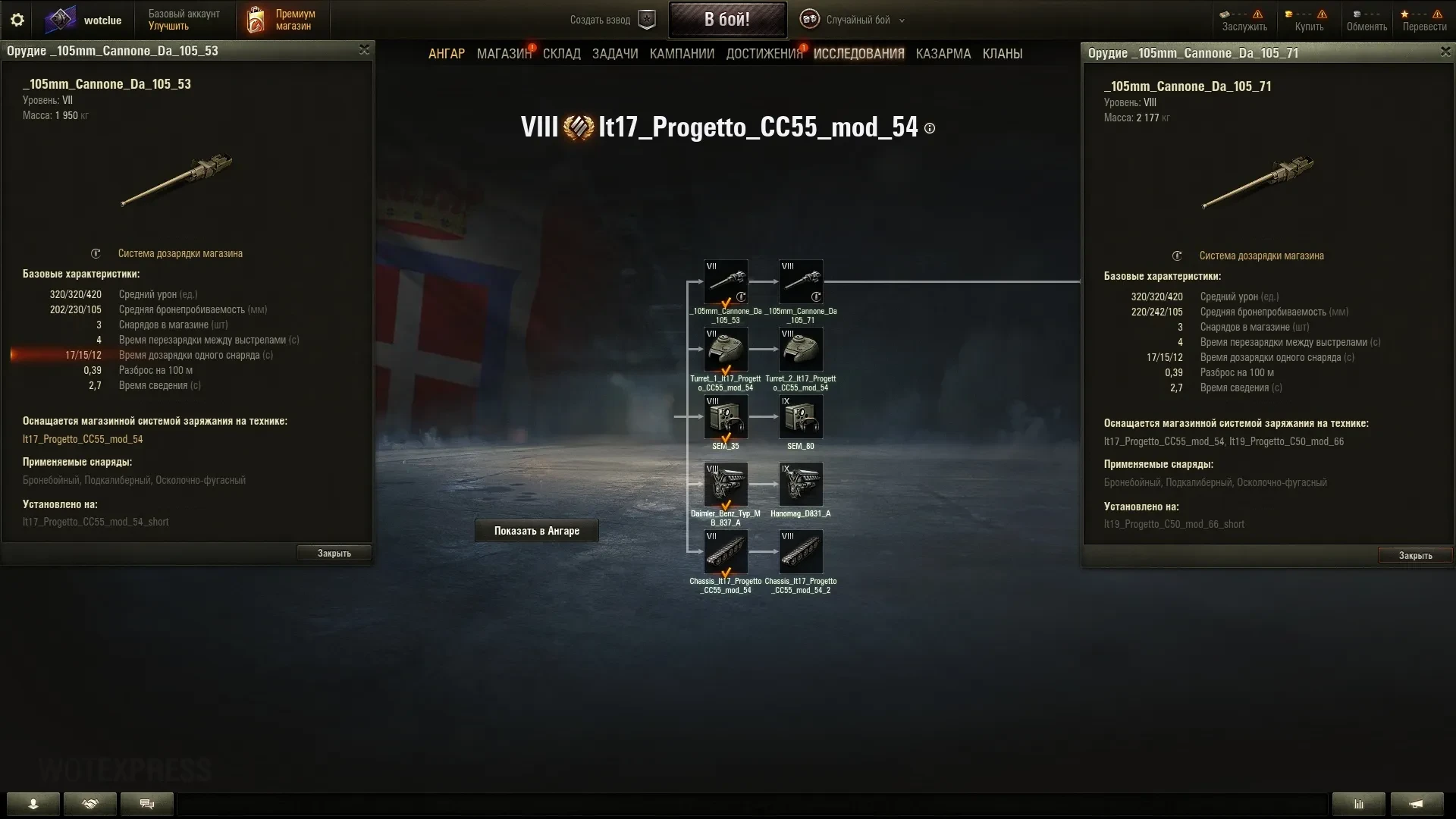Viewport: 1456px width, 819px height.
Task: Open the chat channels button
Action: [147, 804]
